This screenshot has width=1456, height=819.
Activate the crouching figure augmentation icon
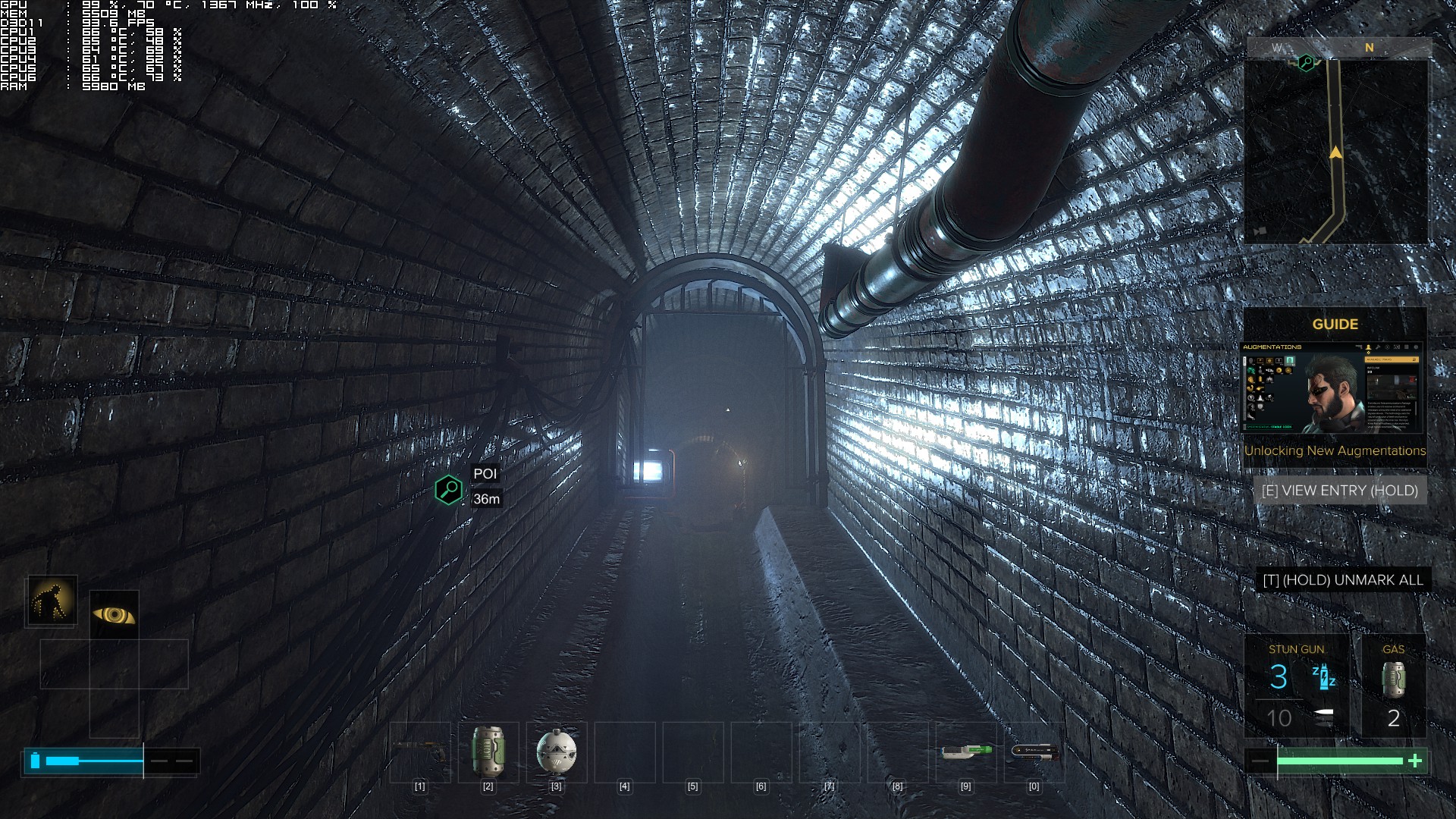tap(52, 600)
